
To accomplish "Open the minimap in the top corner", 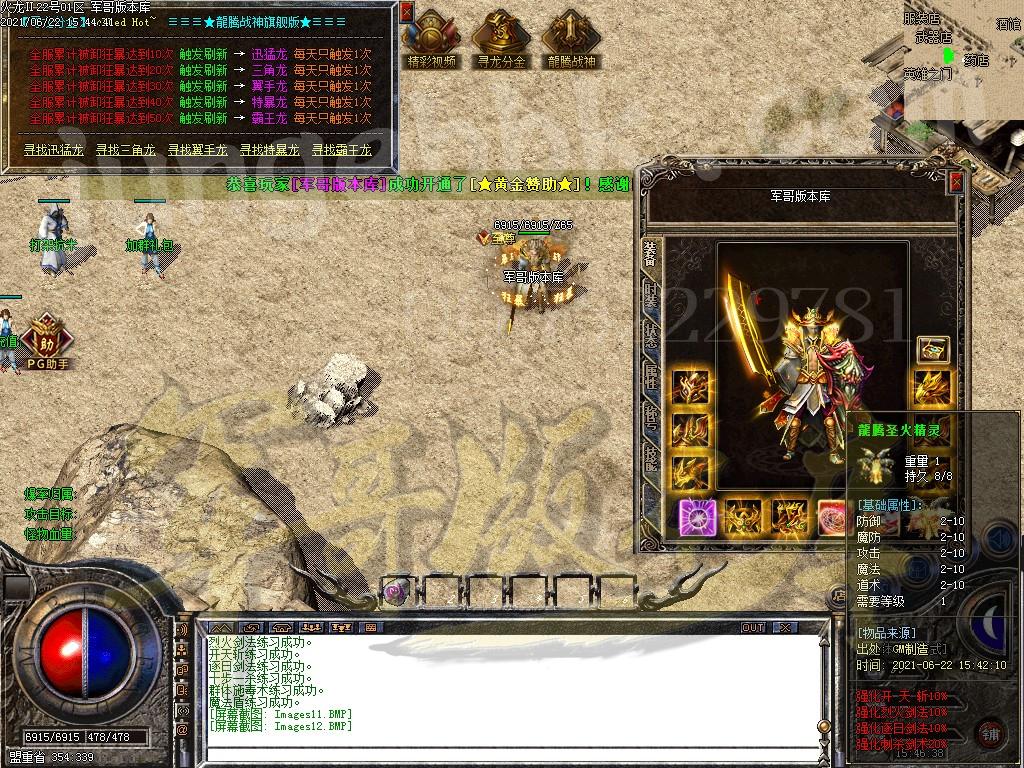I will tap(964, 55).
